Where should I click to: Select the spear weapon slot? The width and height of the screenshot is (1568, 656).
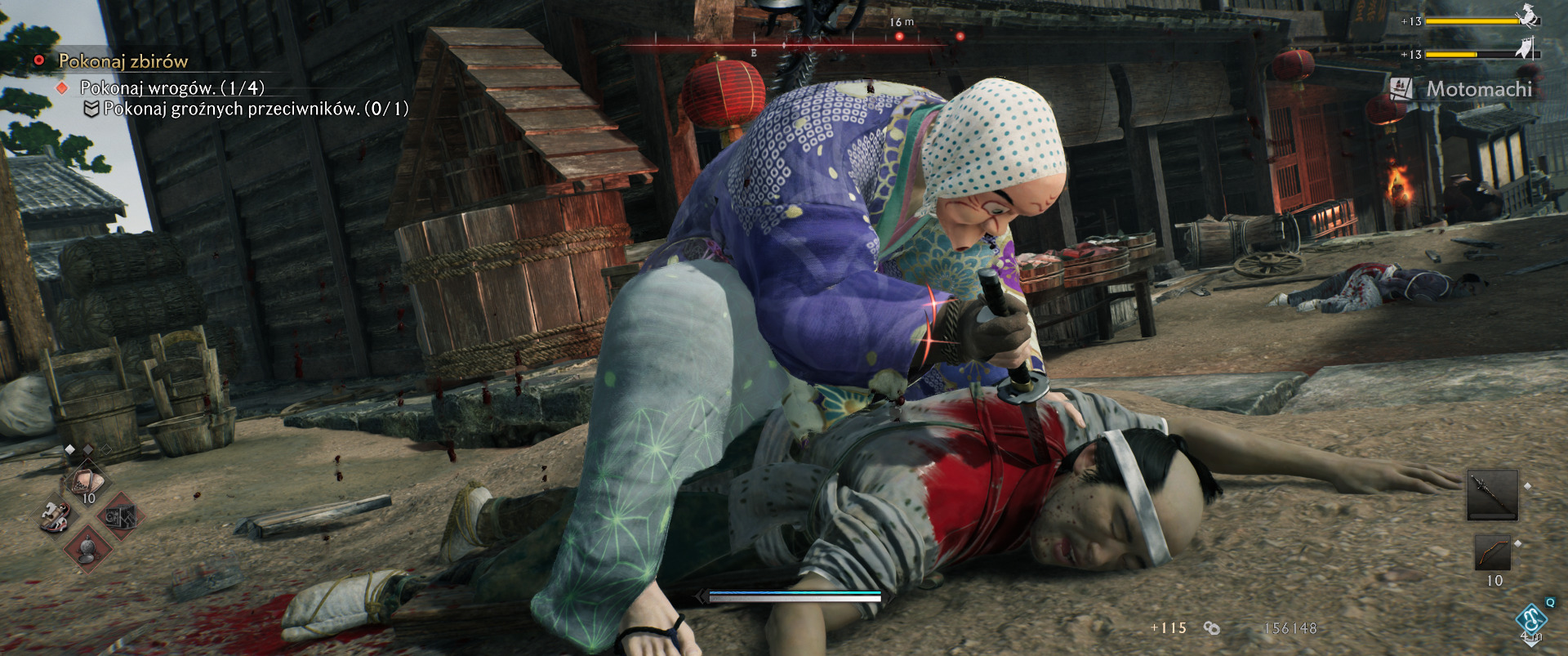click(1492, 495)
